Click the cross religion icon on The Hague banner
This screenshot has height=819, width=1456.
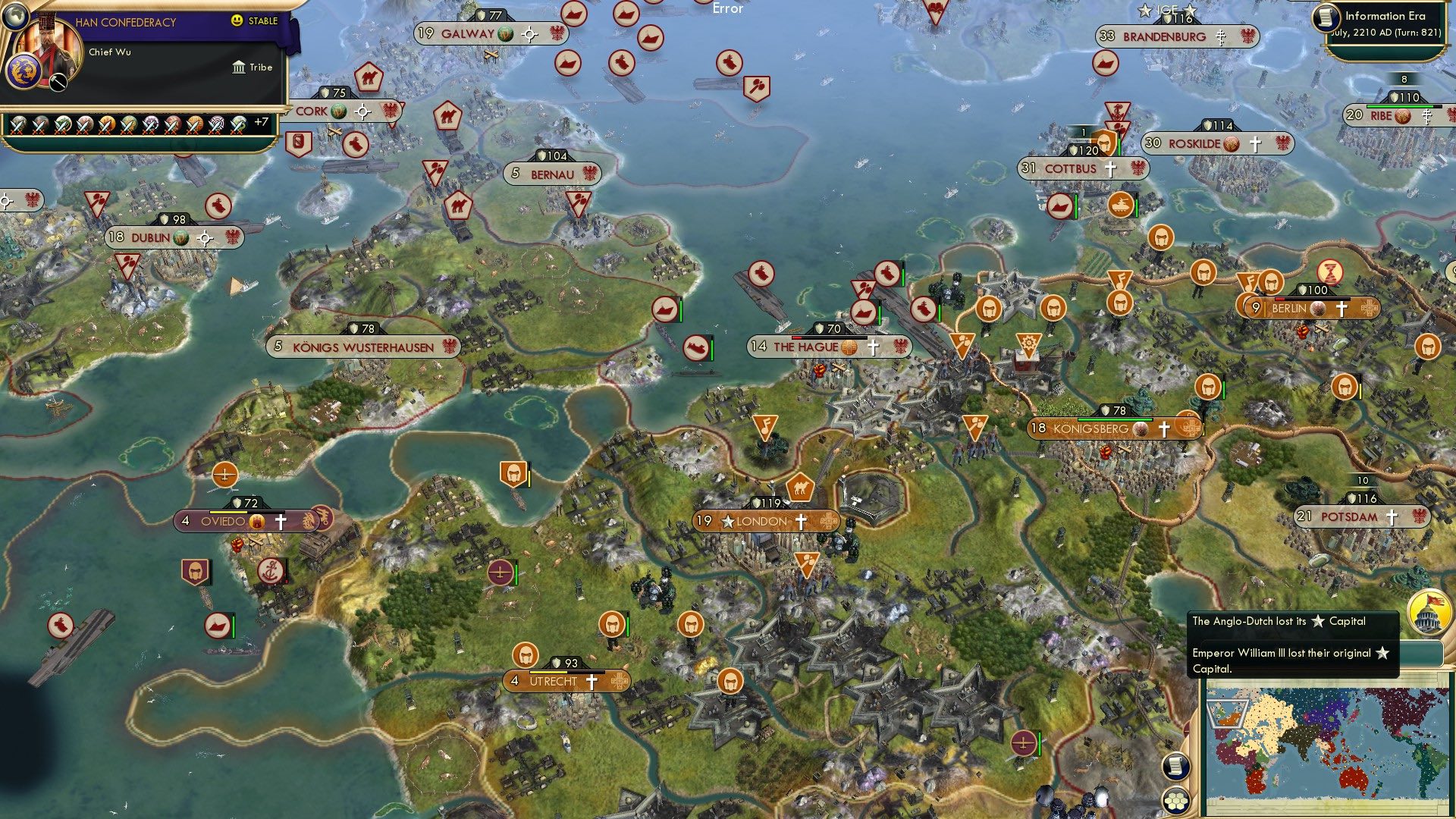(872, 349)
